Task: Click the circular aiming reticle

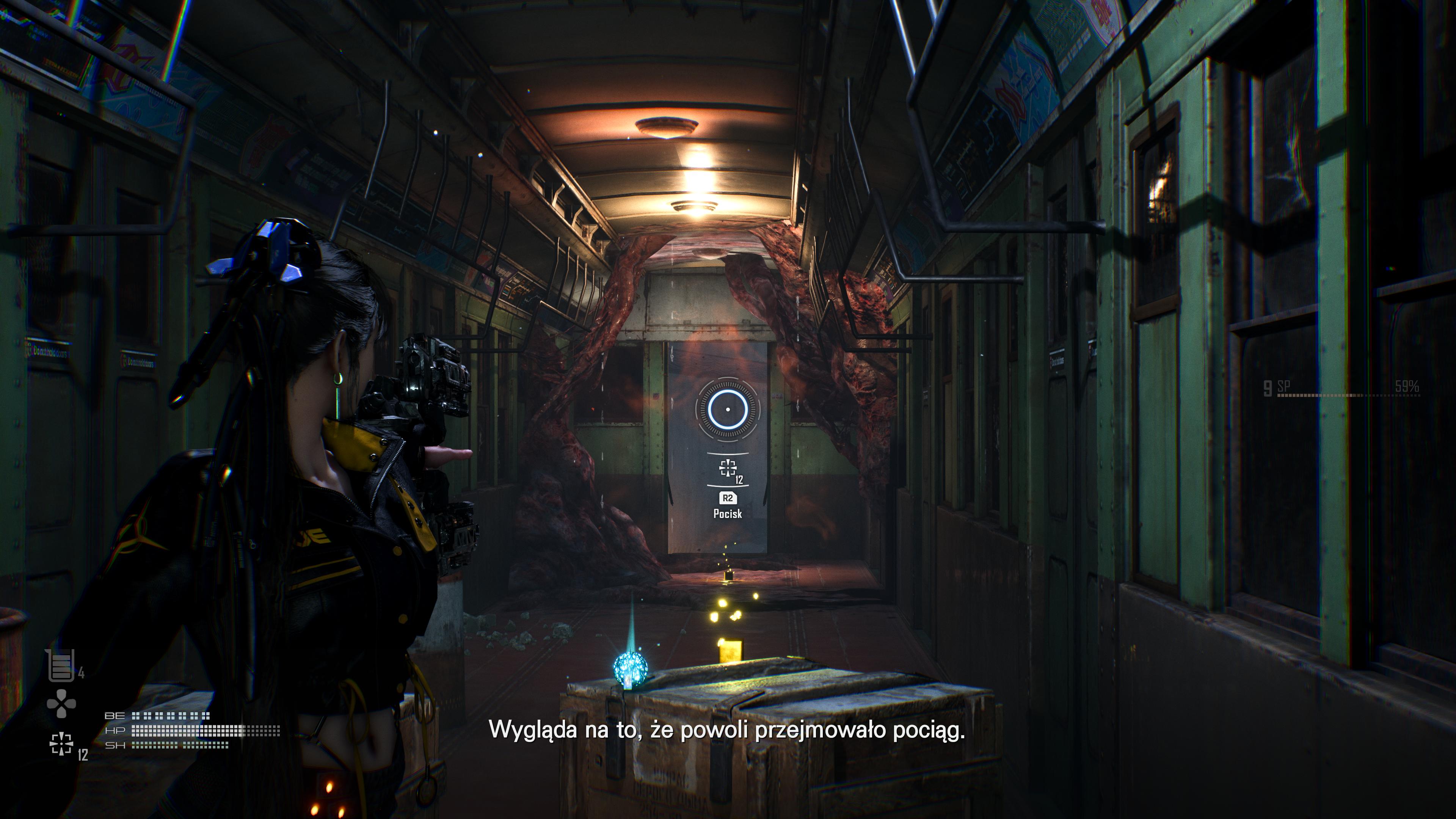Action: coord(728,409)
